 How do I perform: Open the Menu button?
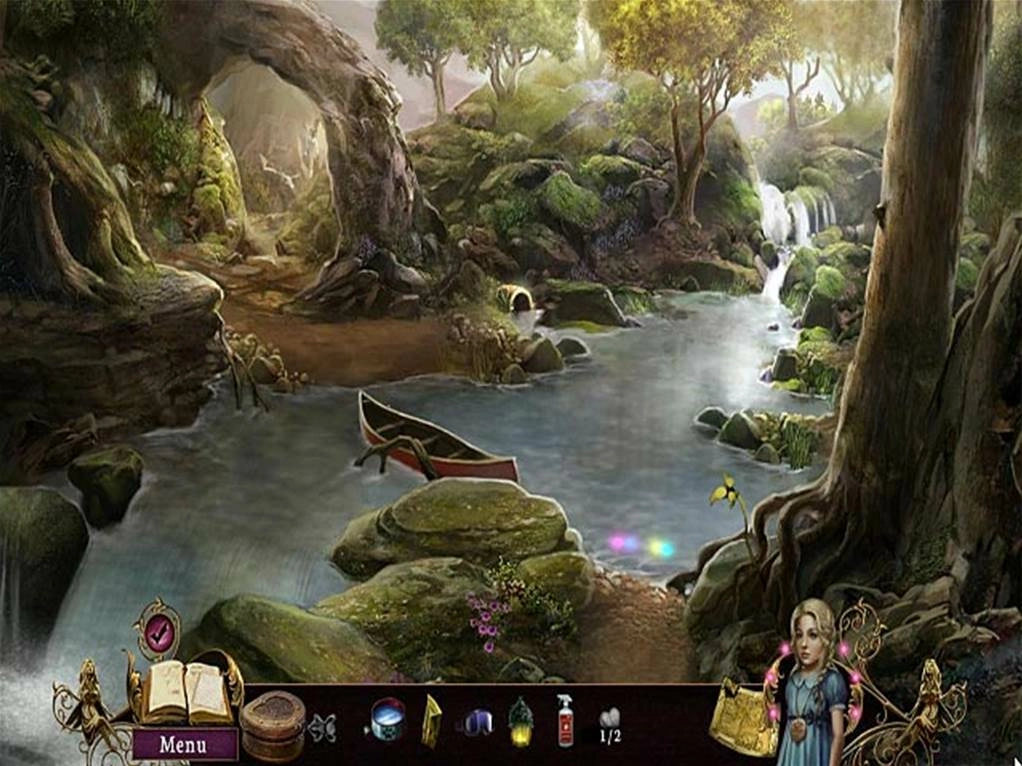coord(185,744)
